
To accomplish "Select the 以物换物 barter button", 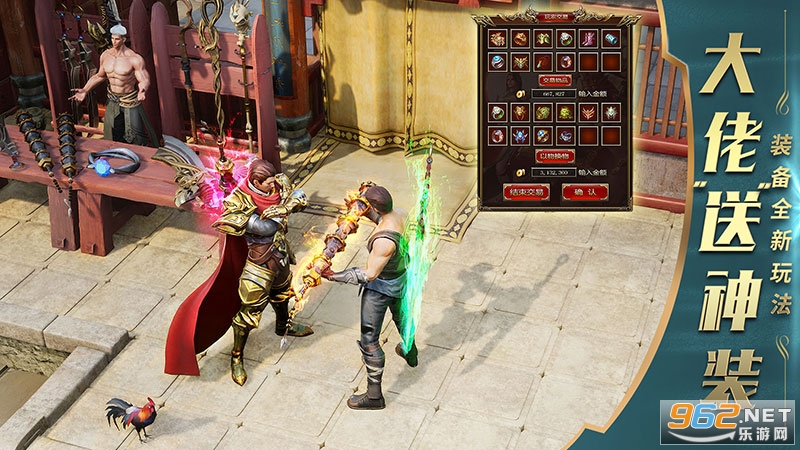I will pyautogui.click(x=553, y=155).
